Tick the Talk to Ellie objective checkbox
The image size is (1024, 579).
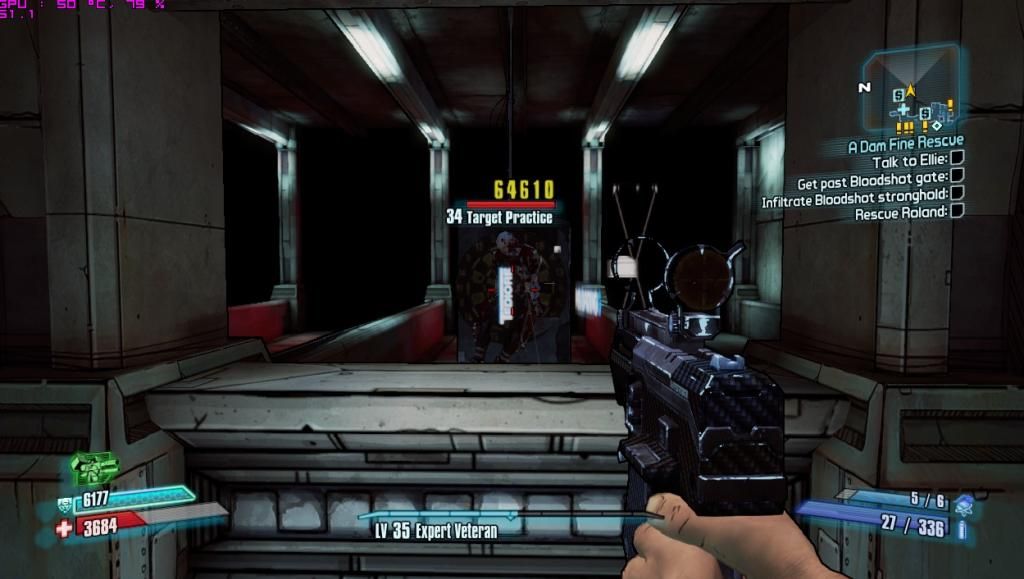(x=957, y=160)
